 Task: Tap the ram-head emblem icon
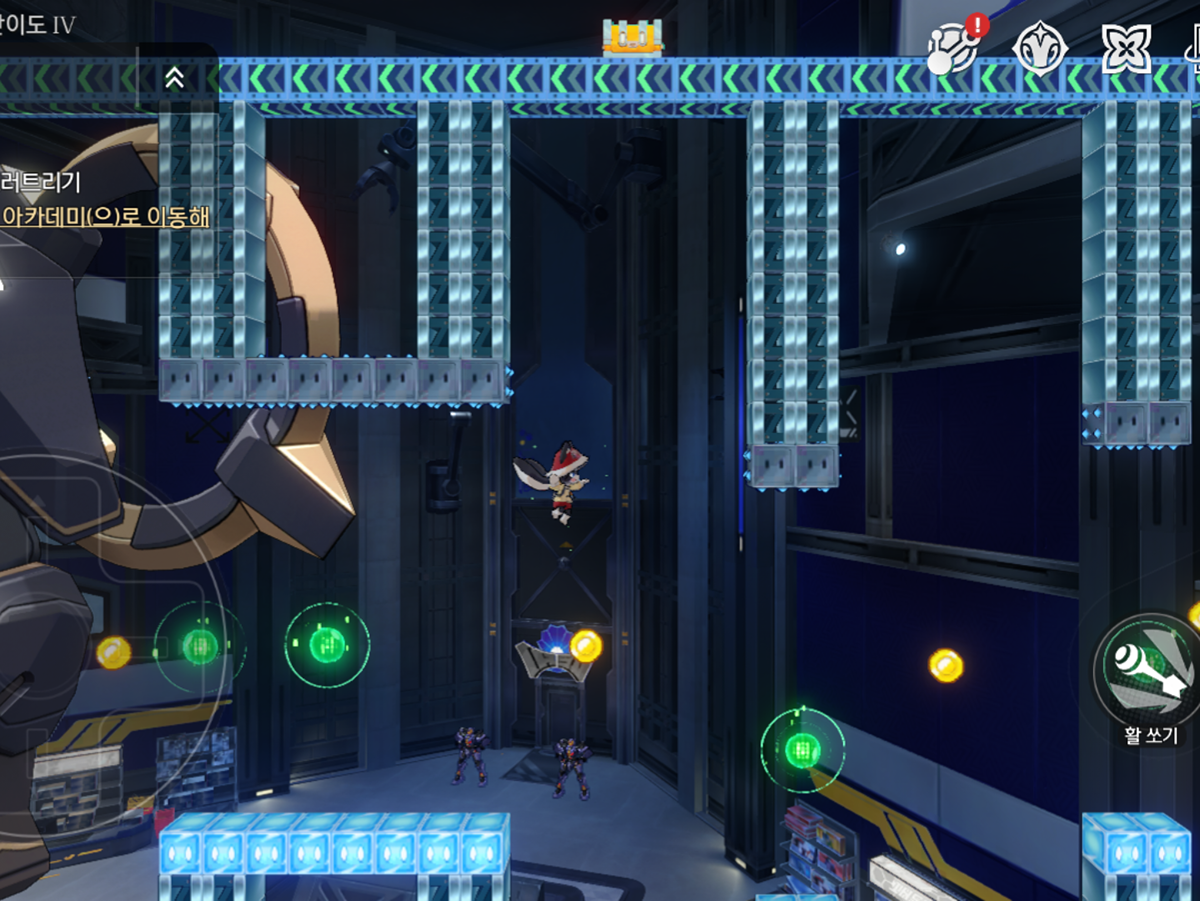(1040, 48)
